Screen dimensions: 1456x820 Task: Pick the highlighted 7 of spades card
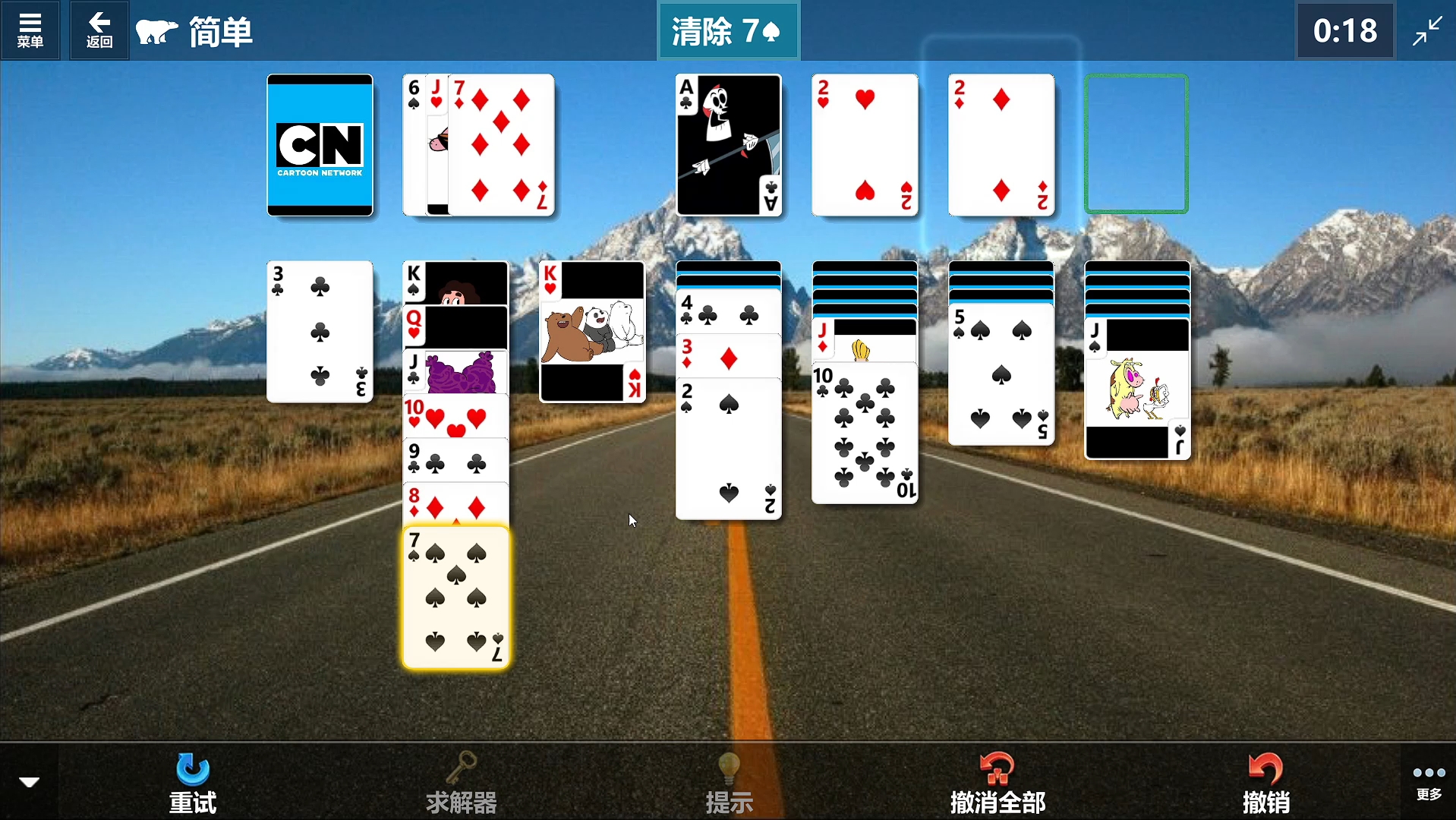(x=455, y=598)
